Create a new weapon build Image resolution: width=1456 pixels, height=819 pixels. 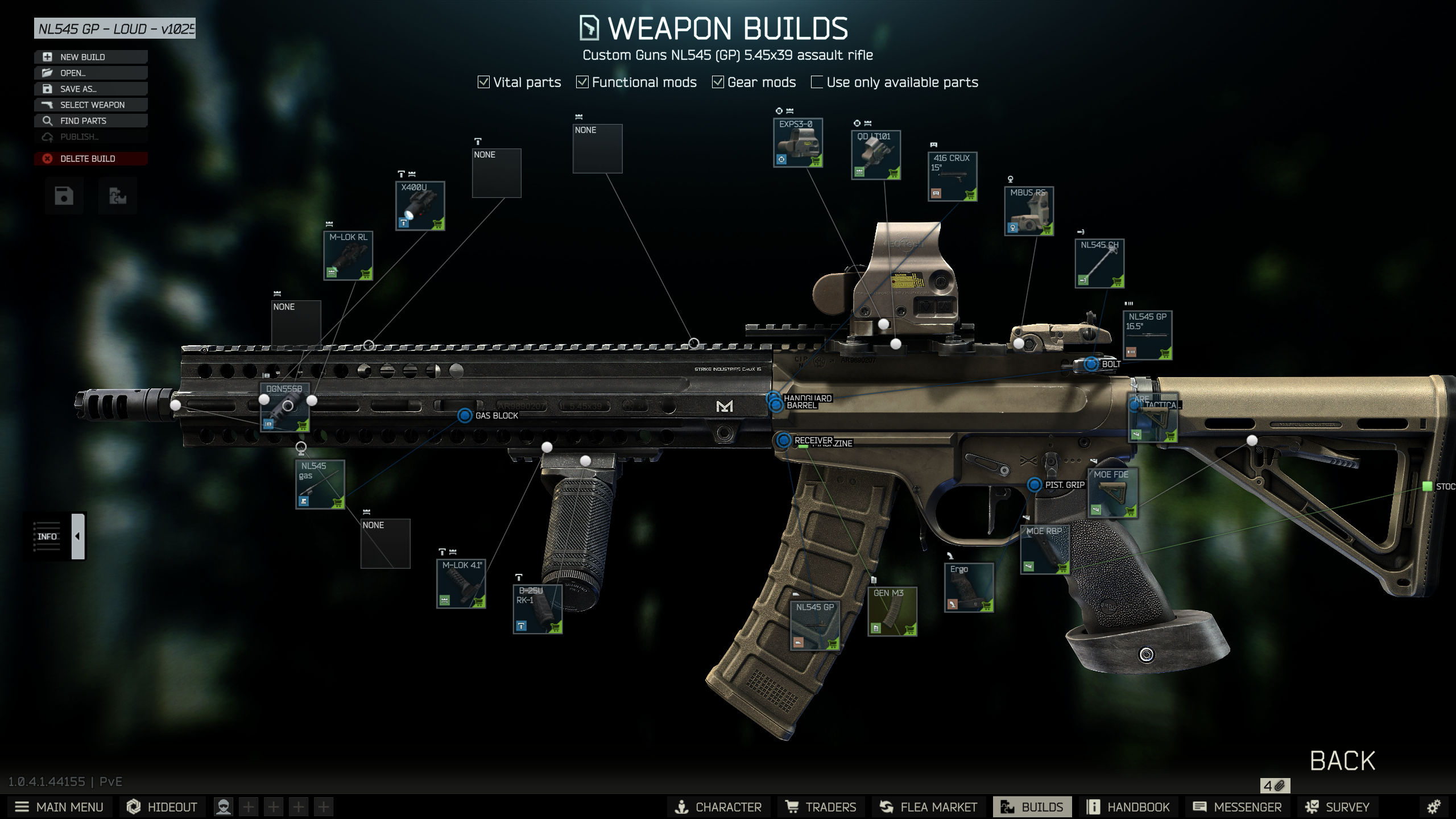[x=90, y=57]
